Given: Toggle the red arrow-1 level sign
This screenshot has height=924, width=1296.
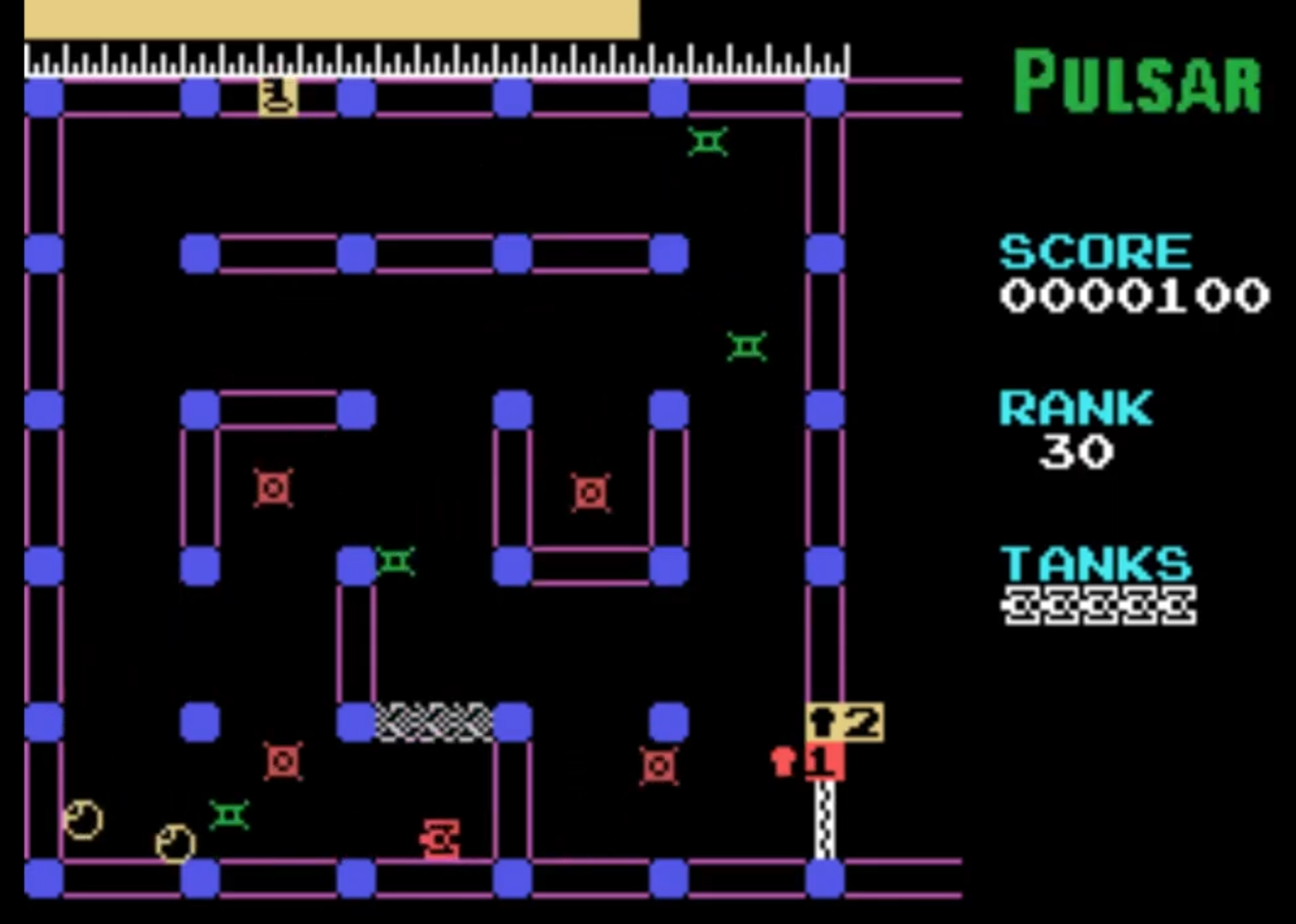Looking at the screenshot, I should [825, 760].
